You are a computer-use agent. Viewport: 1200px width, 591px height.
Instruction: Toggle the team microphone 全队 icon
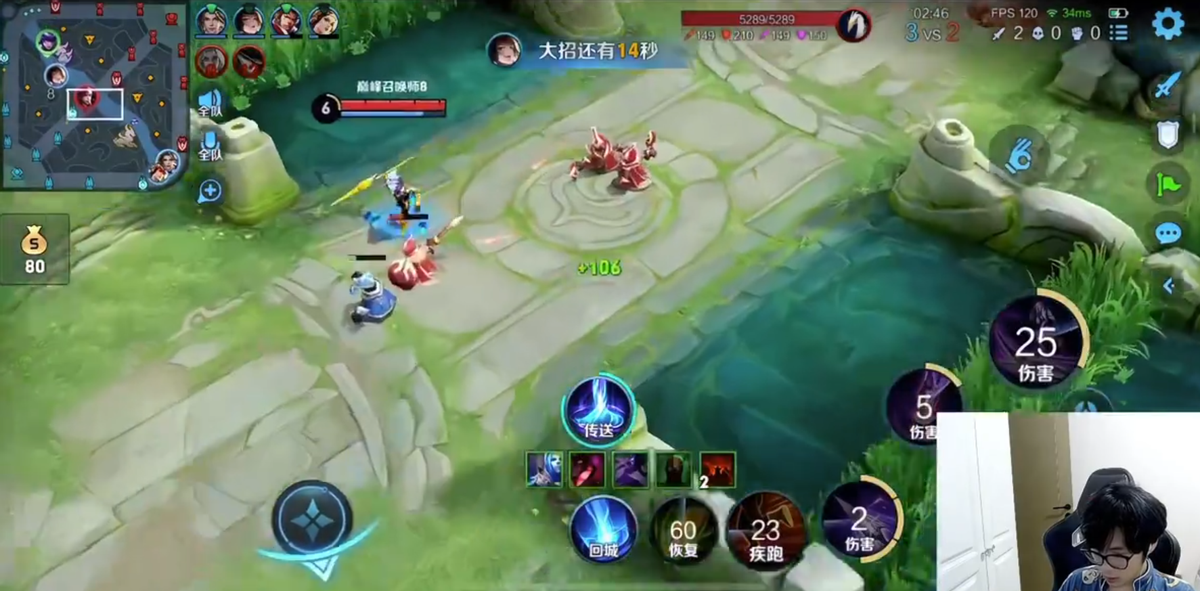tap(209, 146)
